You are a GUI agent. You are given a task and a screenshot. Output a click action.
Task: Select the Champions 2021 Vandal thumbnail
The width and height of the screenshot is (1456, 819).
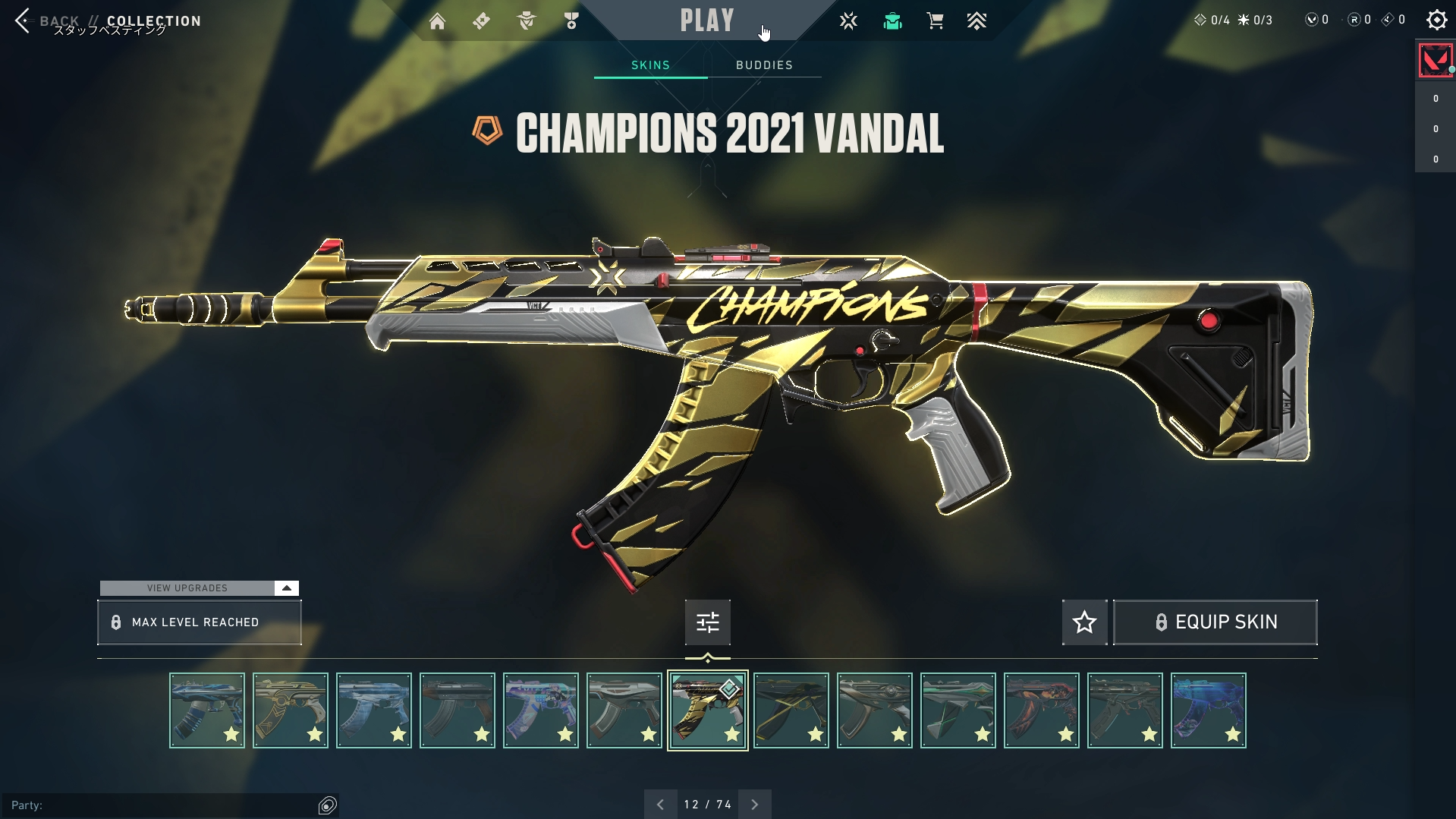707,710
